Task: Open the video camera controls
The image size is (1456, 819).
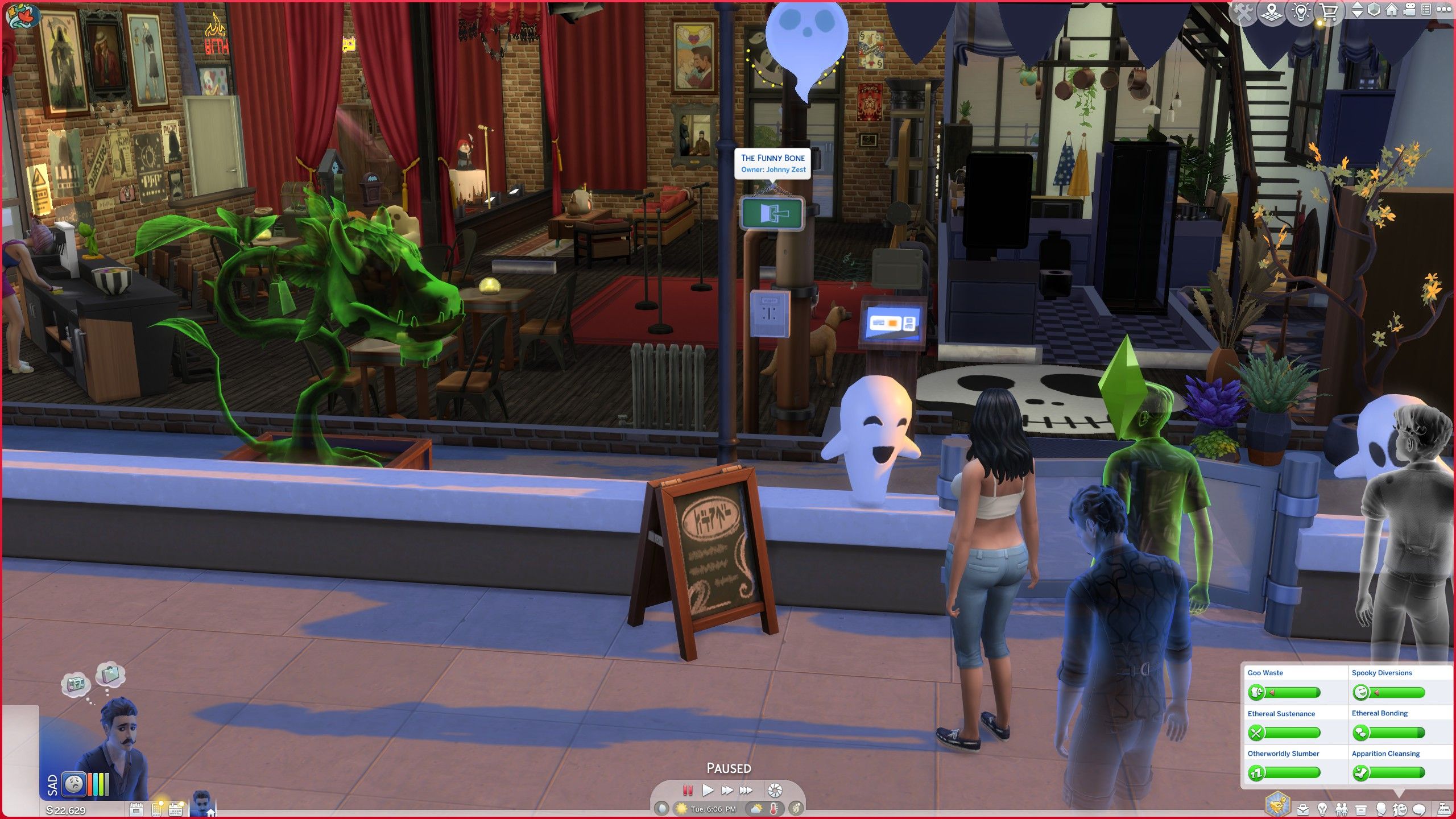Action: [x=1409, y=10]
